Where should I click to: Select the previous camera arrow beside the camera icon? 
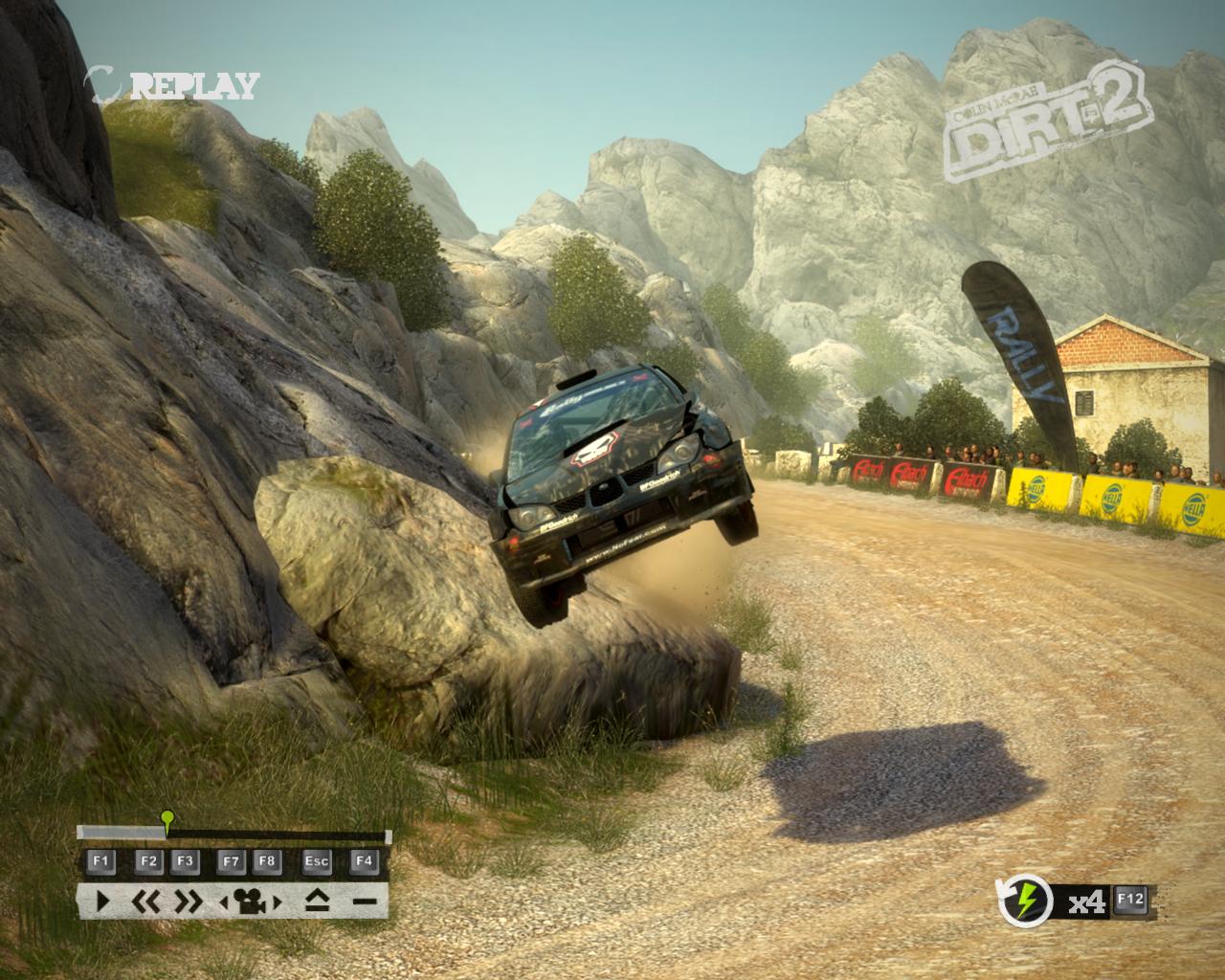pos(224,901)
